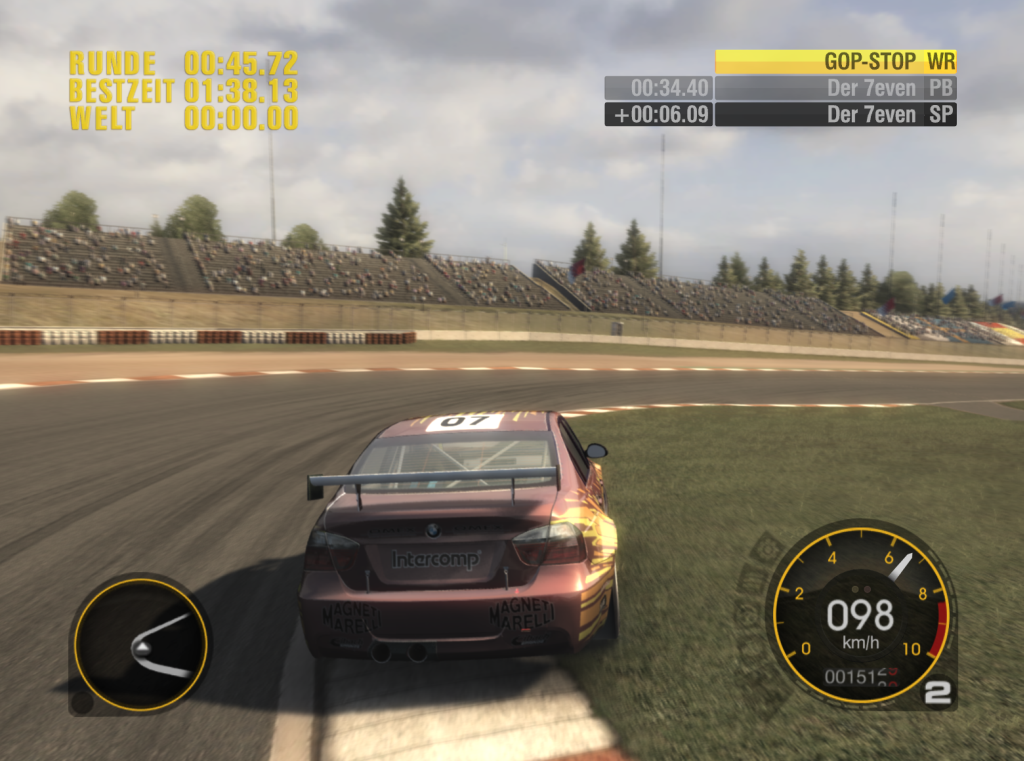This screenshot has width=1024, height=761.
Task: Open the circular track minimap
Action: tap(140, 644)
